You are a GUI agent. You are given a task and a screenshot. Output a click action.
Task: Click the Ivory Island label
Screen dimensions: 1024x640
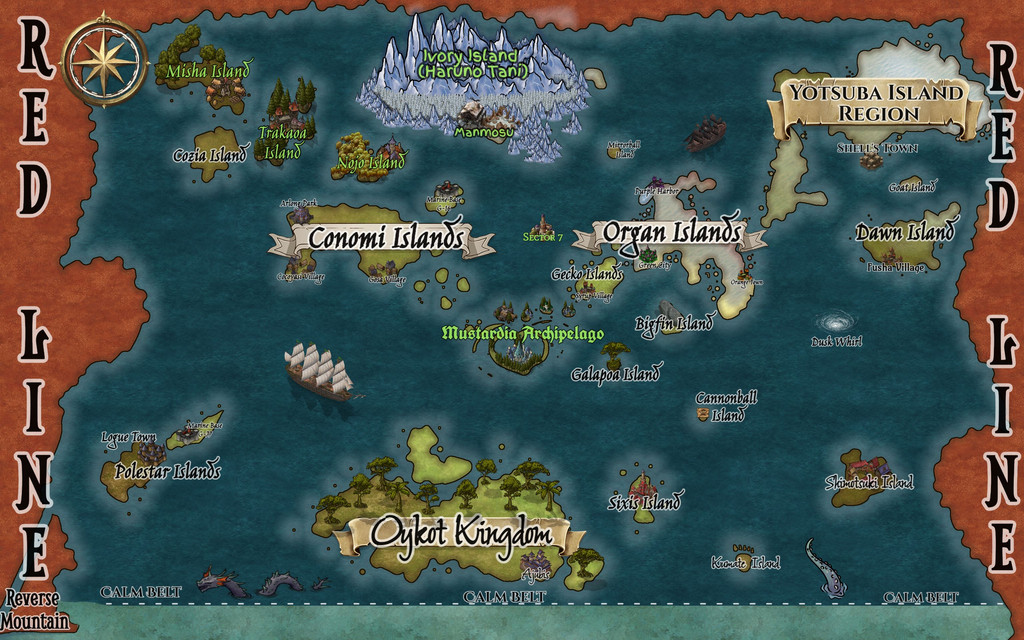[x=470, y=64]
